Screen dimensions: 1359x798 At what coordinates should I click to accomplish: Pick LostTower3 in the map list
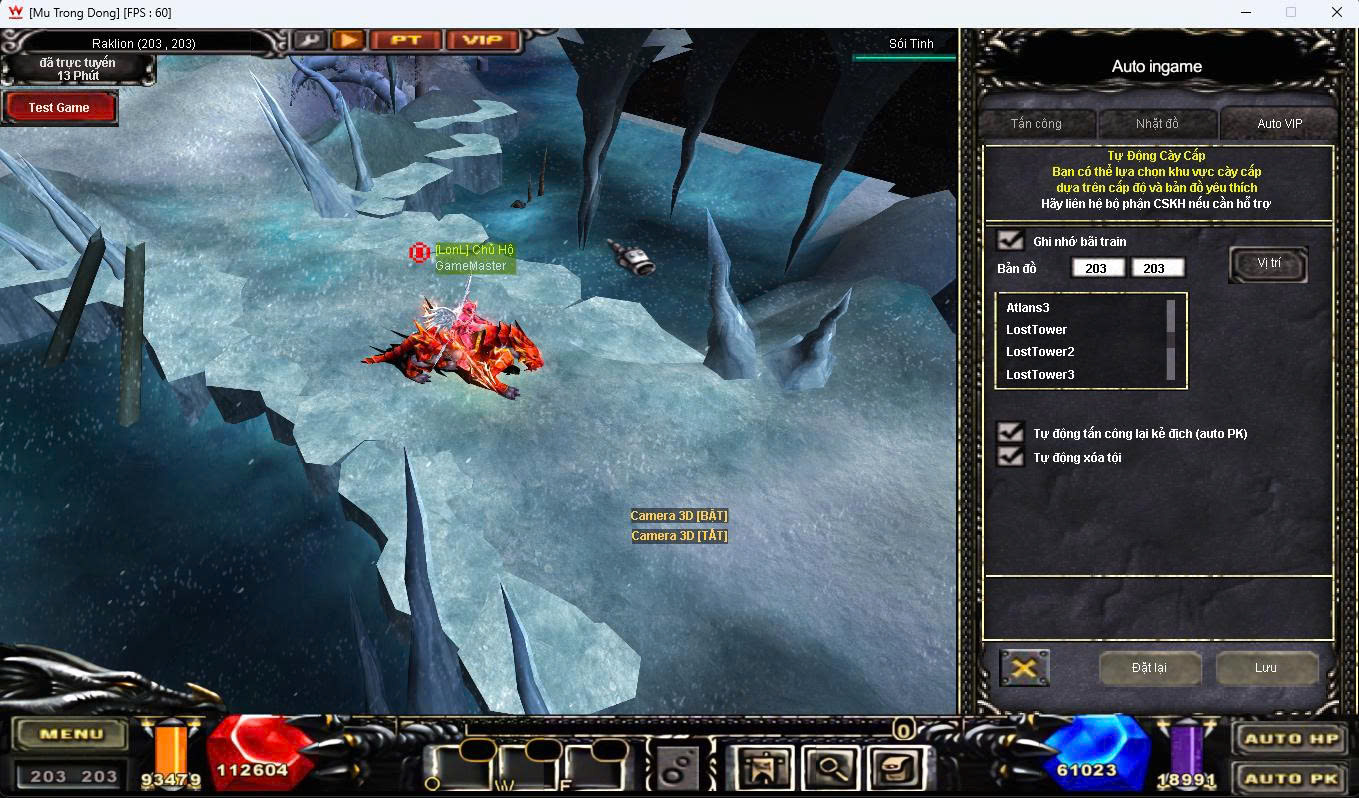[1040, 375]
